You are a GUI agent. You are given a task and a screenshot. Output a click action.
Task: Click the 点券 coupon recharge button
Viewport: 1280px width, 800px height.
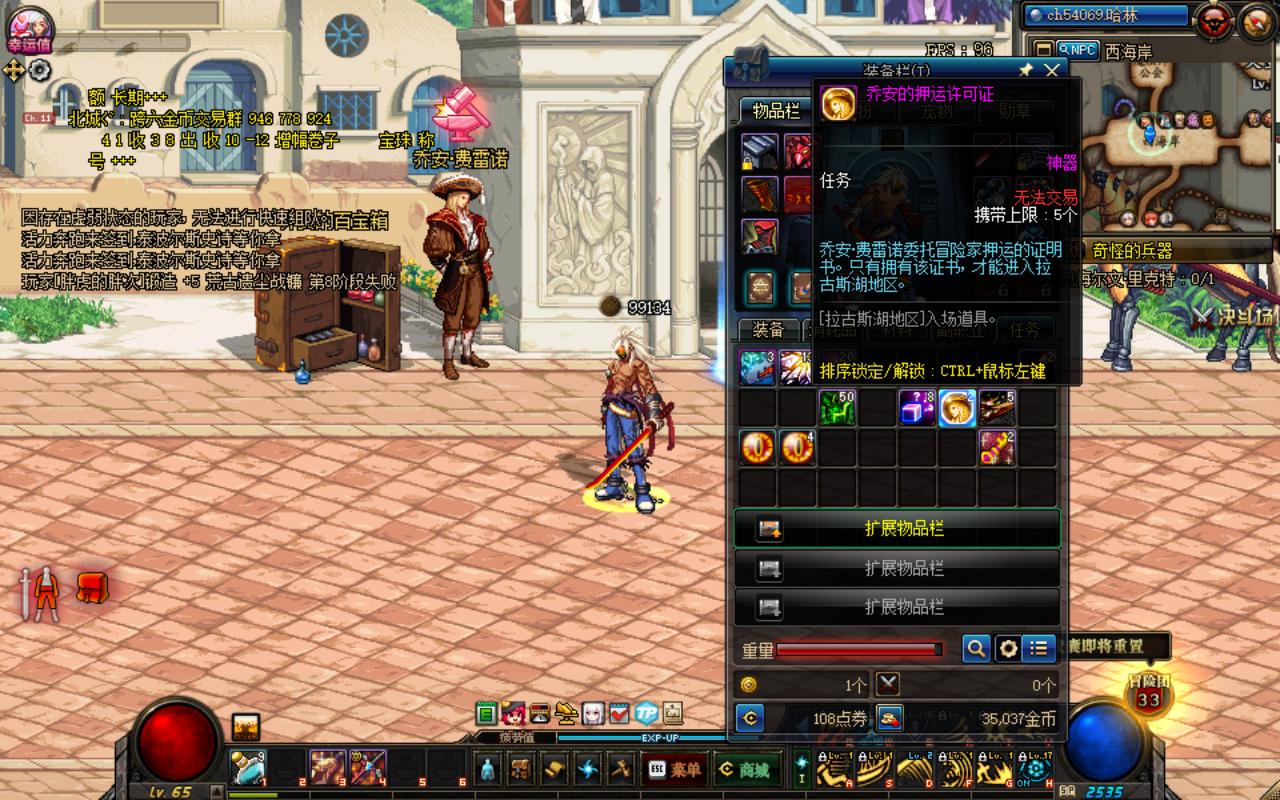(x=889, y=717)
